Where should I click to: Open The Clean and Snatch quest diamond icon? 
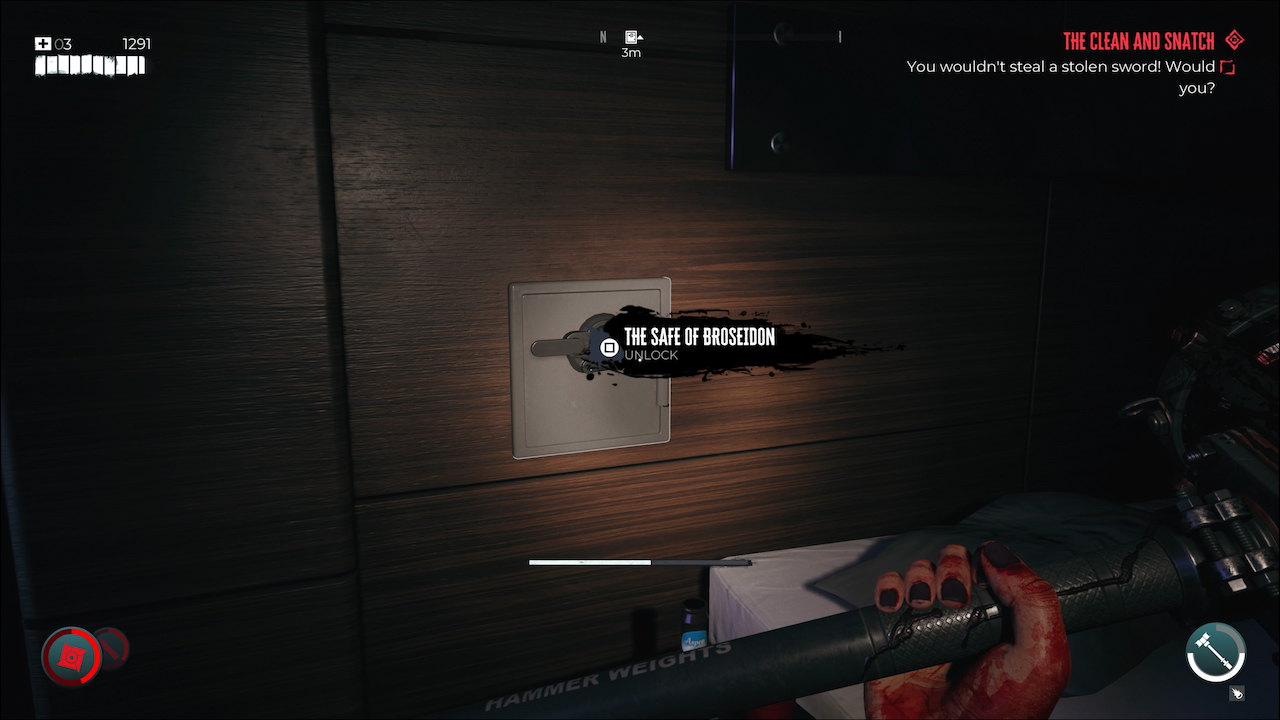pos(1234,40)
